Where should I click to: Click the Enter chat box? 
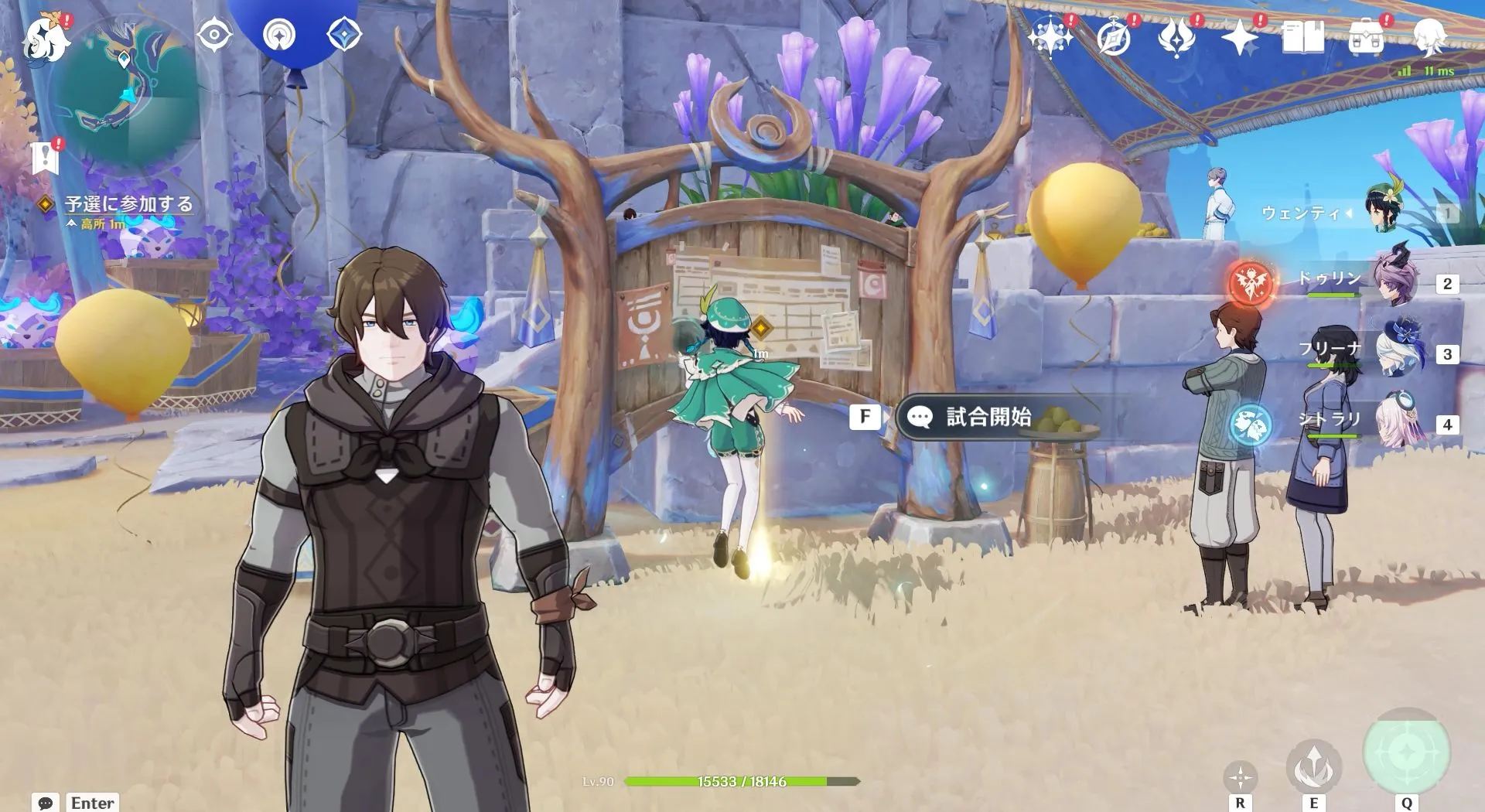tap(91, 803)
